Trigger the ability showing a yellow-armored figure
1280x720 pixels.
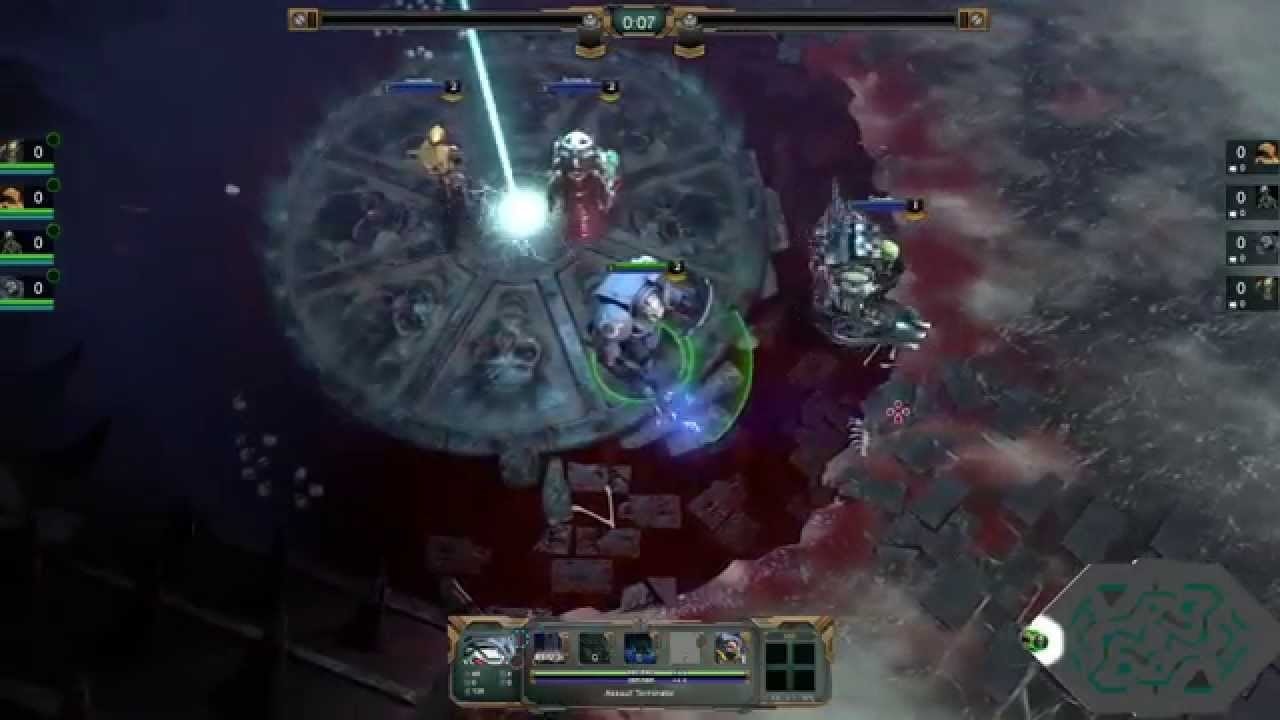click(729, 648)
